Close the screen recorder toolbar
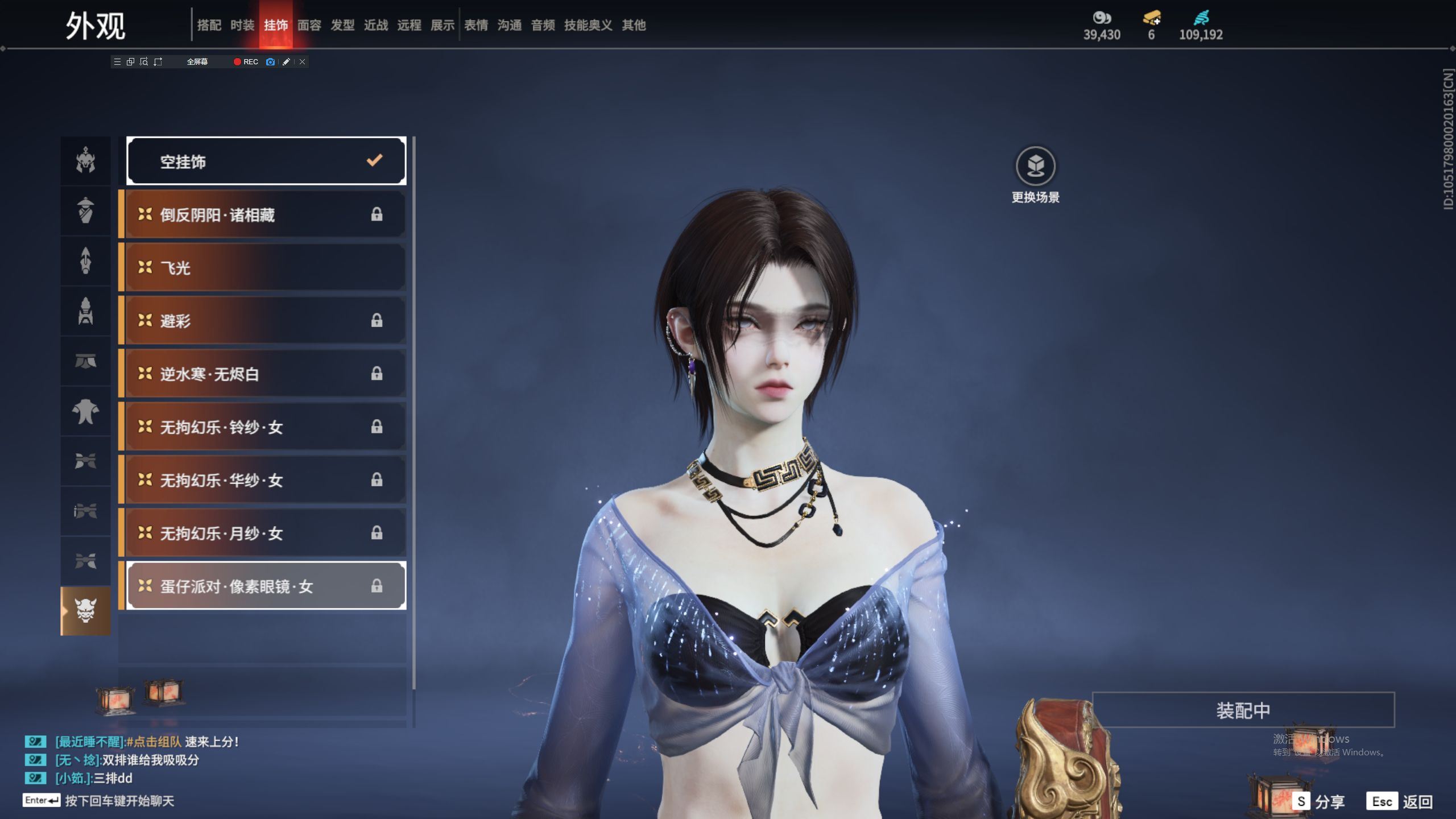Image resolution: width=1456 pixels, height=819 pixels. coord(303,62)
